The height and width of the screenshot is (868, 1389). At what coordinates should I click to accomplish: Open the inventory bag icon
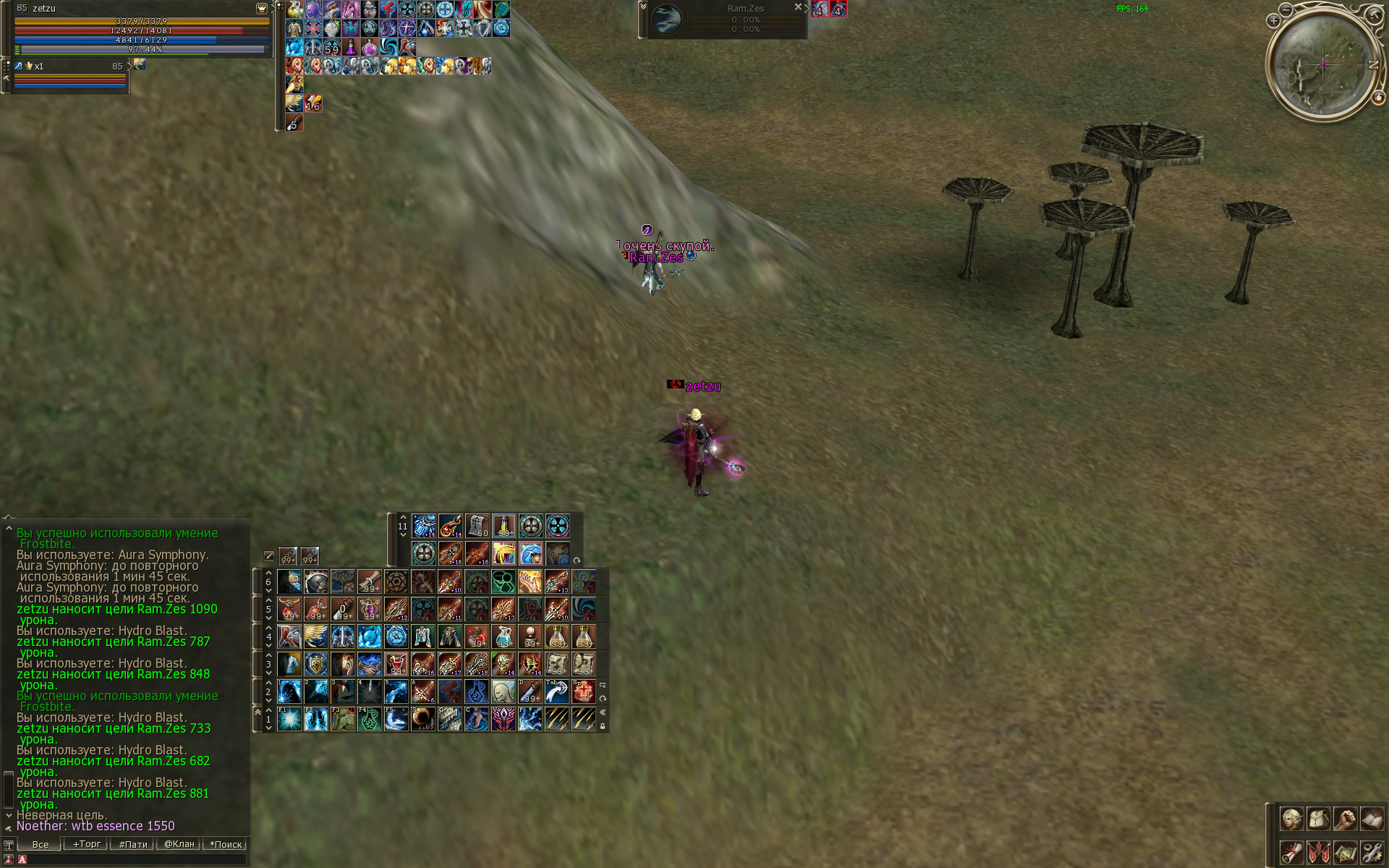[x=1318, y=820]
